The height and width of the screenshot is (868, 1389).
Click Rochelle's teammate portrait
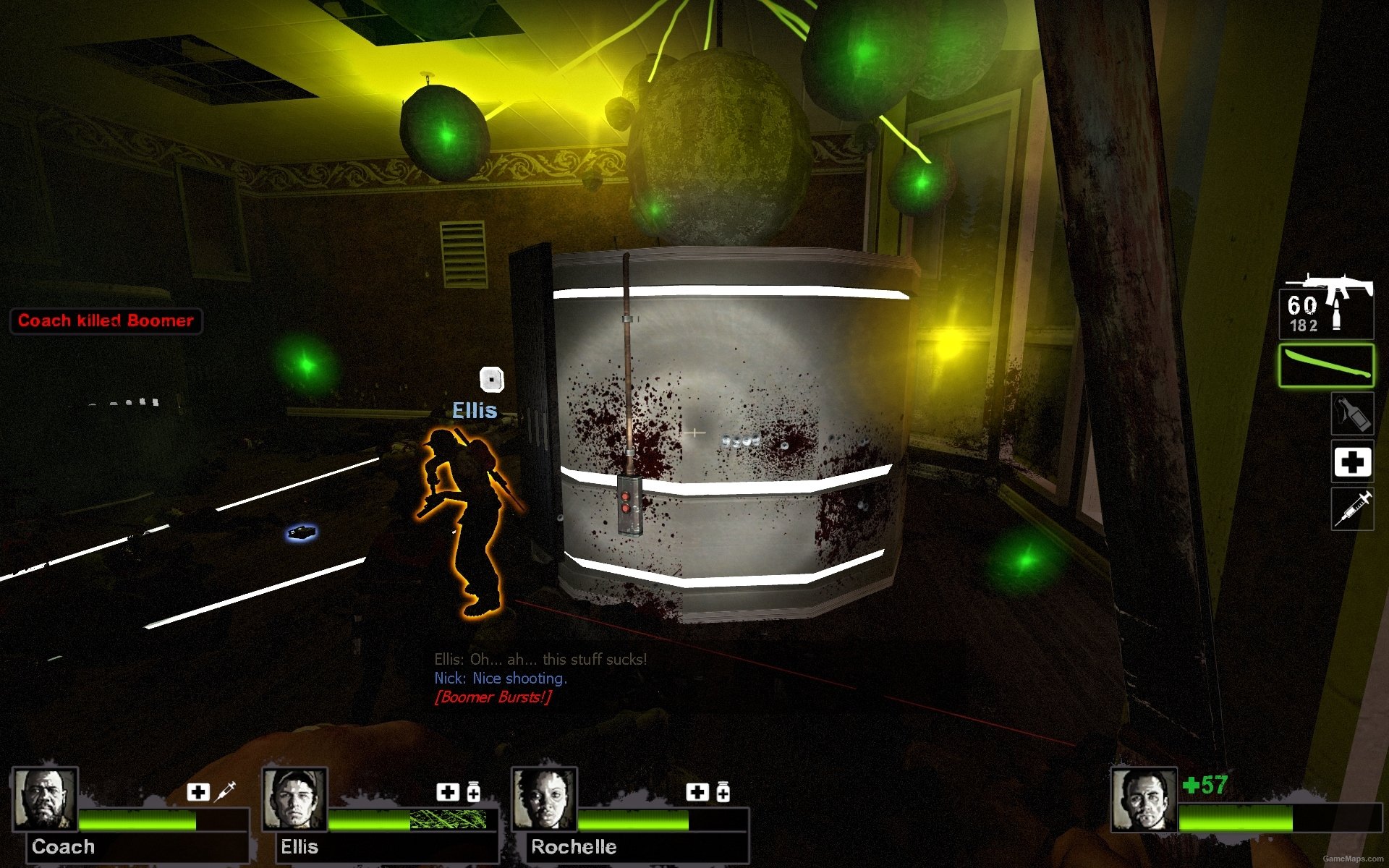[544, 799]
